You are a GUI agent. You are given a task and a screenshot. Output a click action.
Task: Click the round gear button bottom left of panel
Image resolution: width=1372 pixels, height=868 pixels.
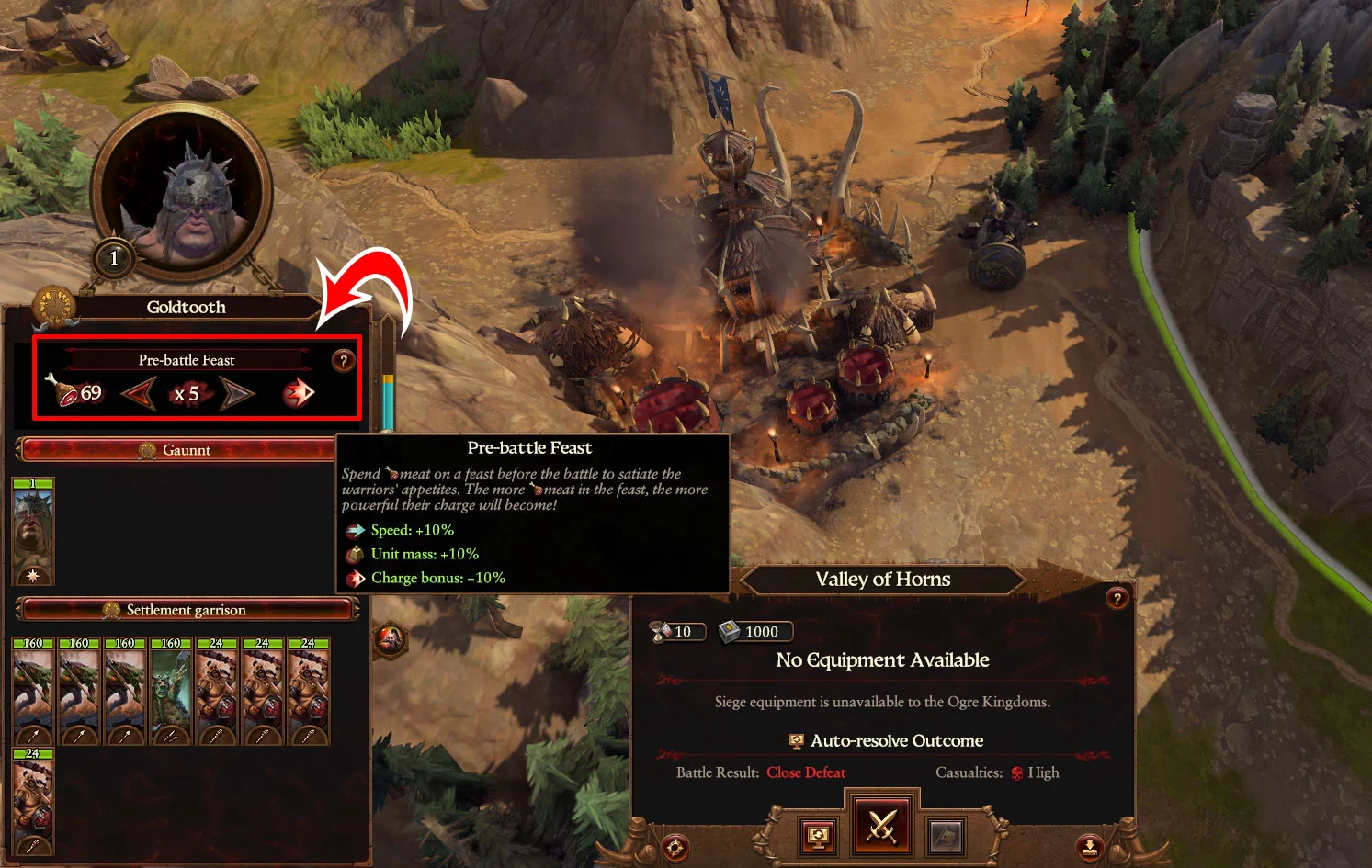point(675,848)
